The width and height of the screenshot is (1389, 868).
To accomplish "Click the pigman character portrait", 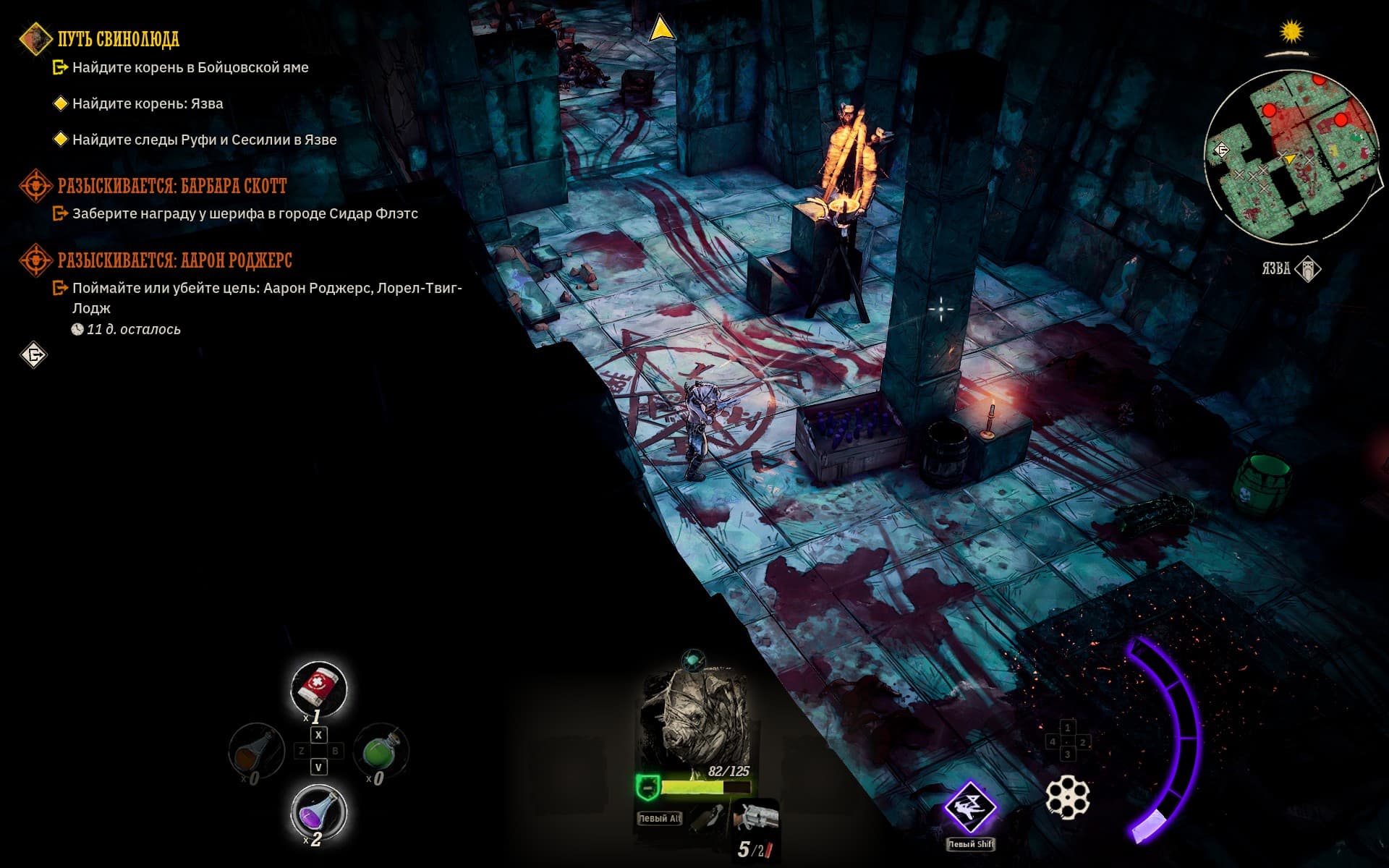I will point(693,720).
